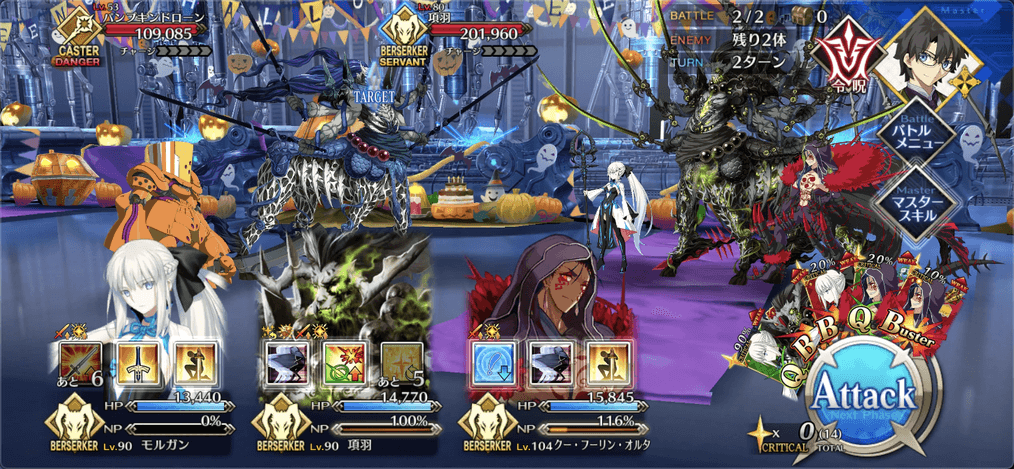Select 項羽's skill with 5 turns left
1014x469 pixels.
click(x=398, y=364)
